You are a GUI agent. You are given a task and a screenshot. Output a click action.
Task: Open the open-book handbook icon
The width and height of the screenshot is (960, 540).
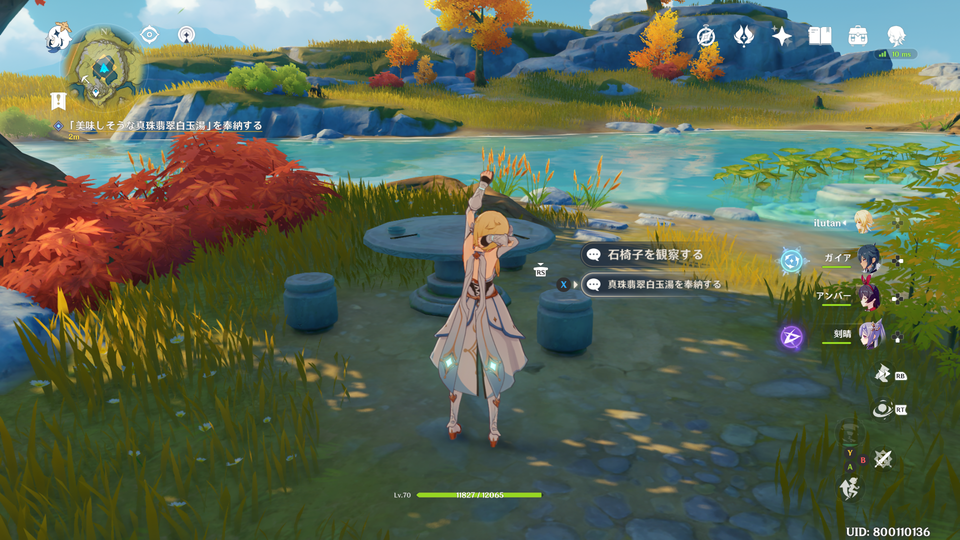pyautogui.click(x=820, y=36)
